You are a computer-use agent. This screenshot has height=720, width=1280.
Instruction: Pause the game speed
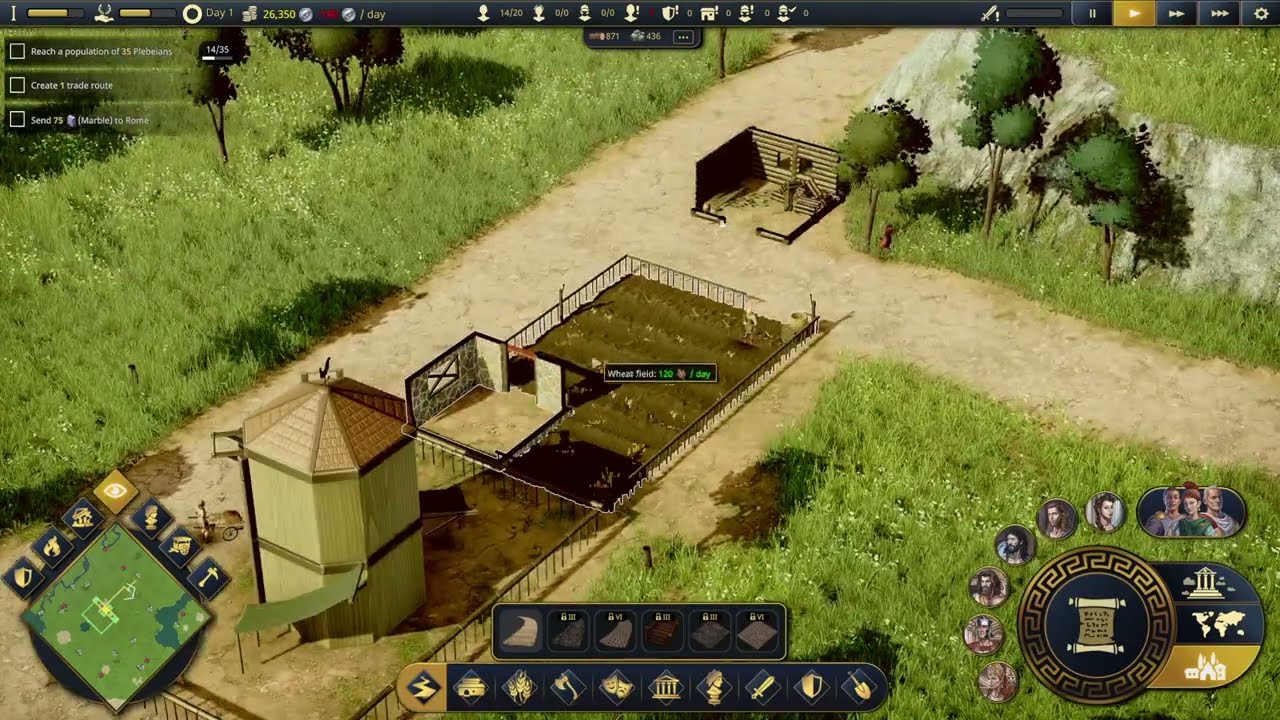1092,14
